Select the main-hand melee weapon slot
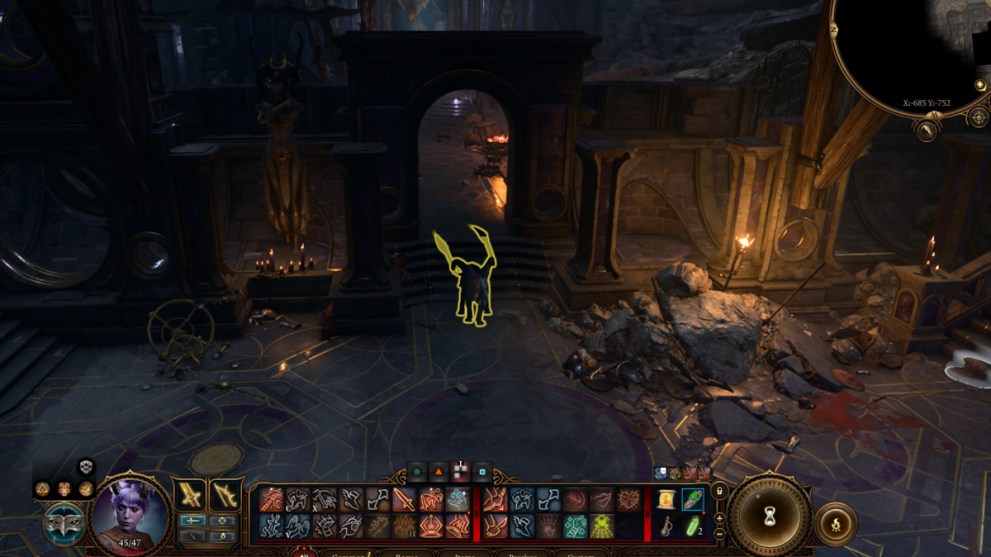 click(190, 495)
